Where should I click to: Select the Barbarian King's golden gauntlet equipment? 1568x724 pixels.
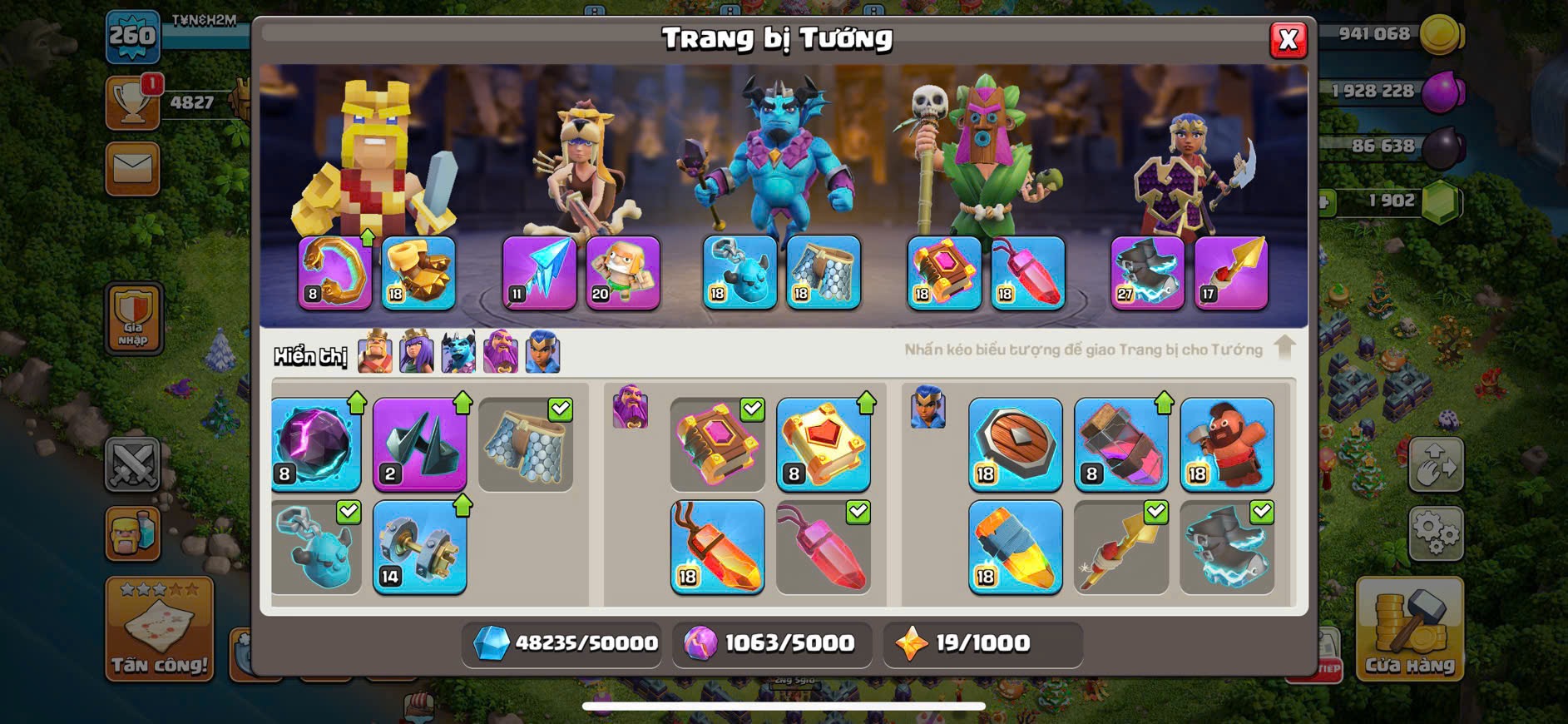[x=418, y=273]
